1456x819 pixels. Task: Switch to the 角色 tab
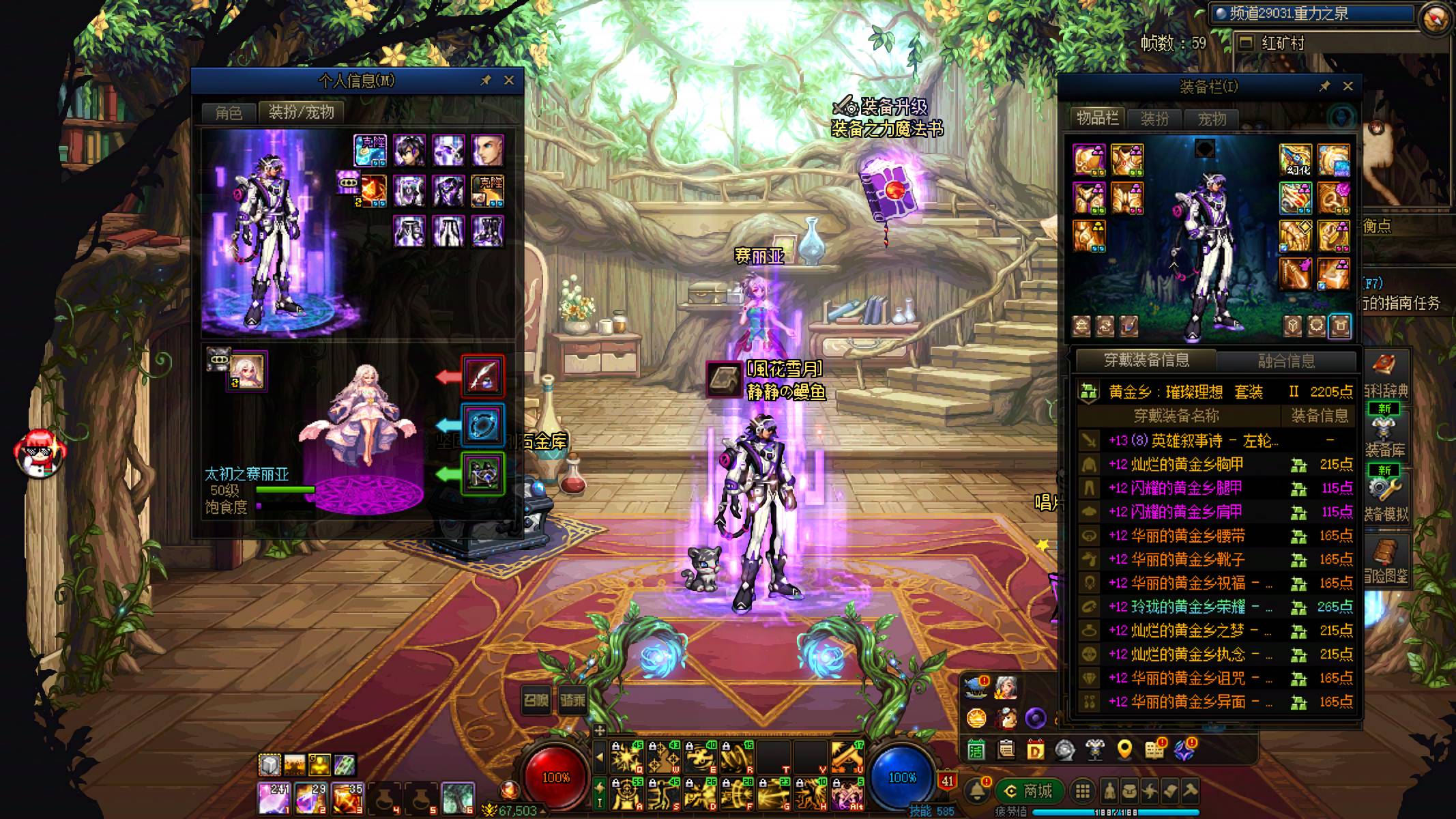(x=229, y=113)
